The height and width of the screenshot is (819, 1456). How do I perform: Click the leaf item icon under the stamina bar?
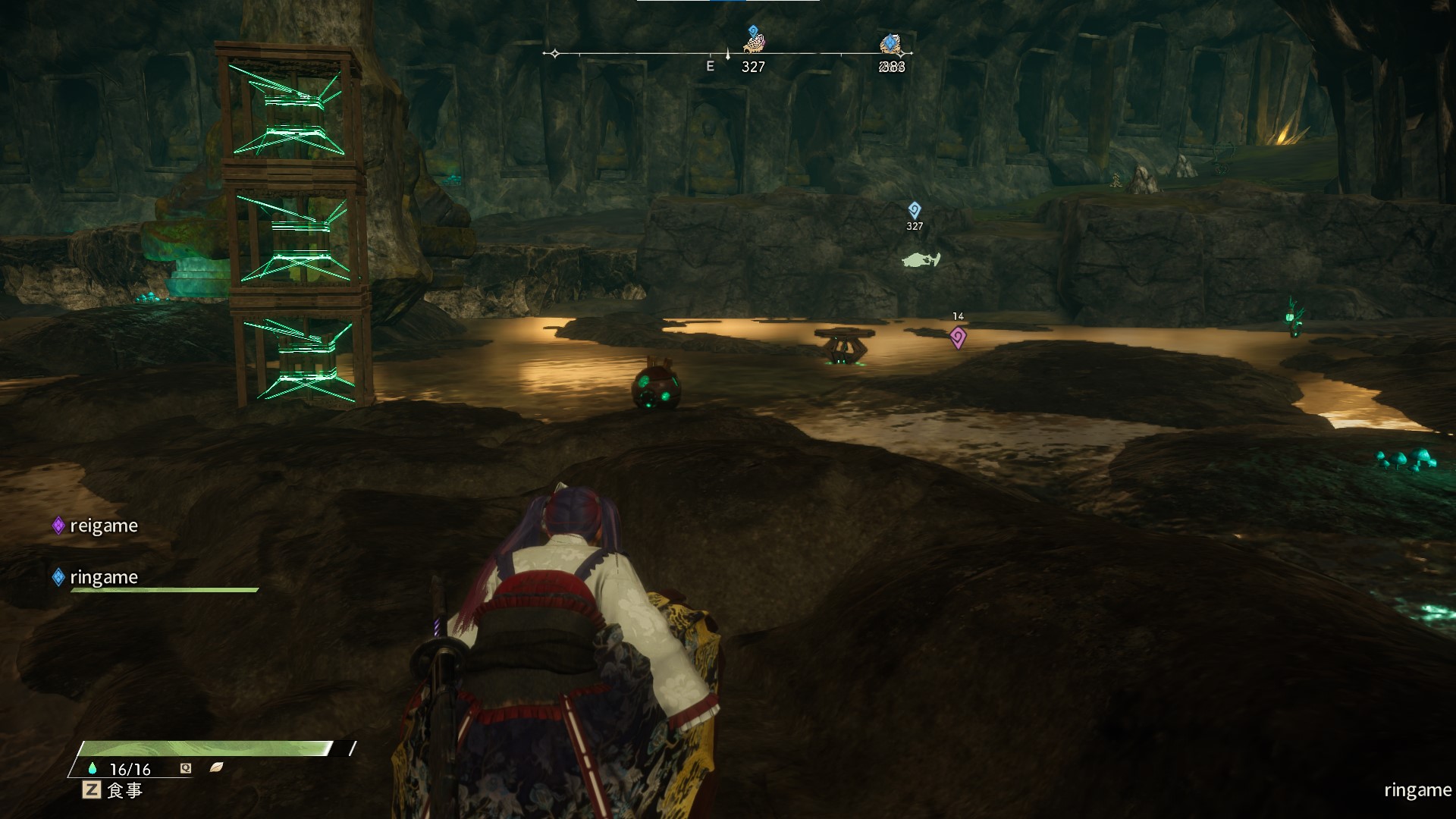(x=216, y=767)
